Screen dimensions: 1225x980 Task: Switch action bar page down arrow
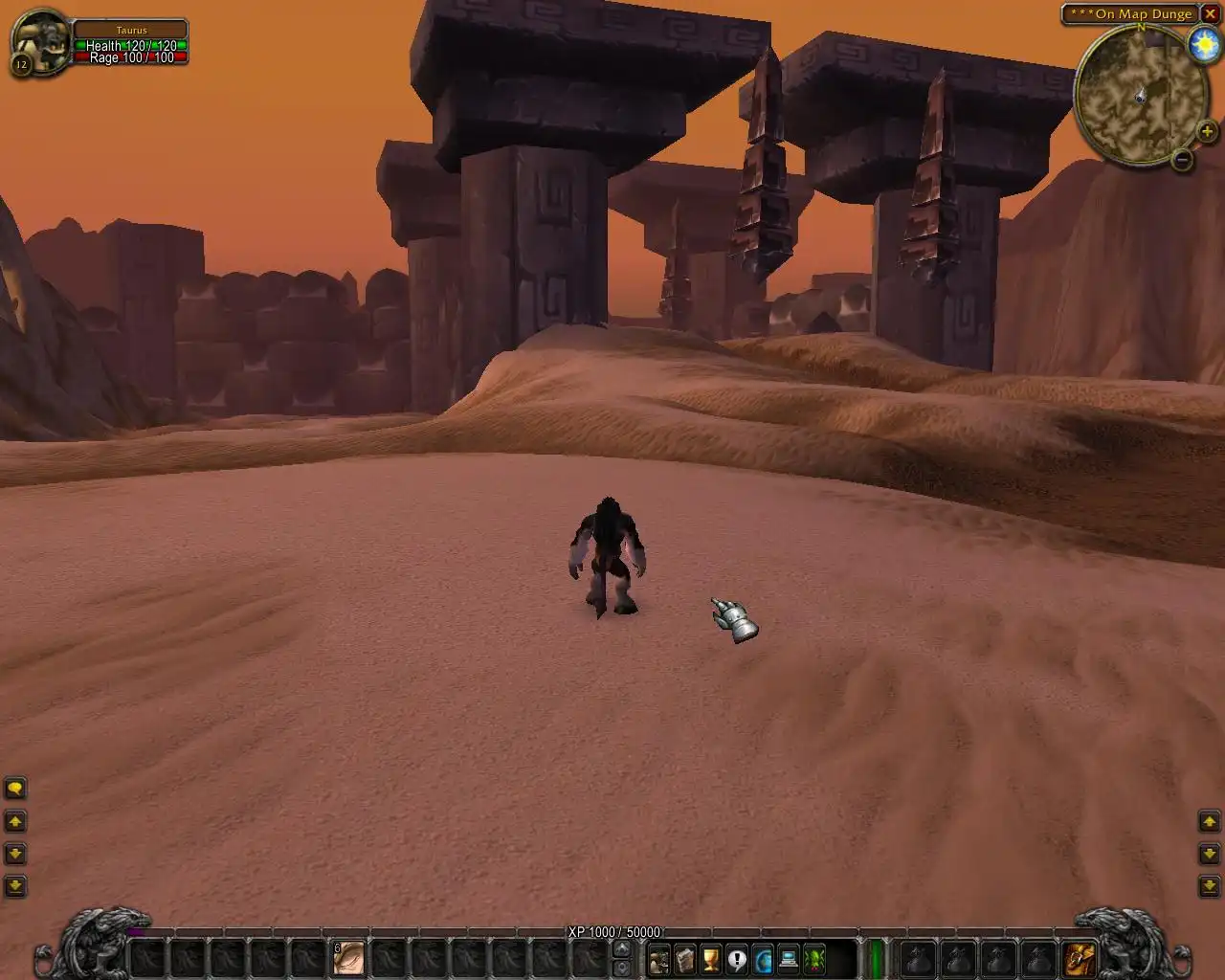click(x=621, y=968)
